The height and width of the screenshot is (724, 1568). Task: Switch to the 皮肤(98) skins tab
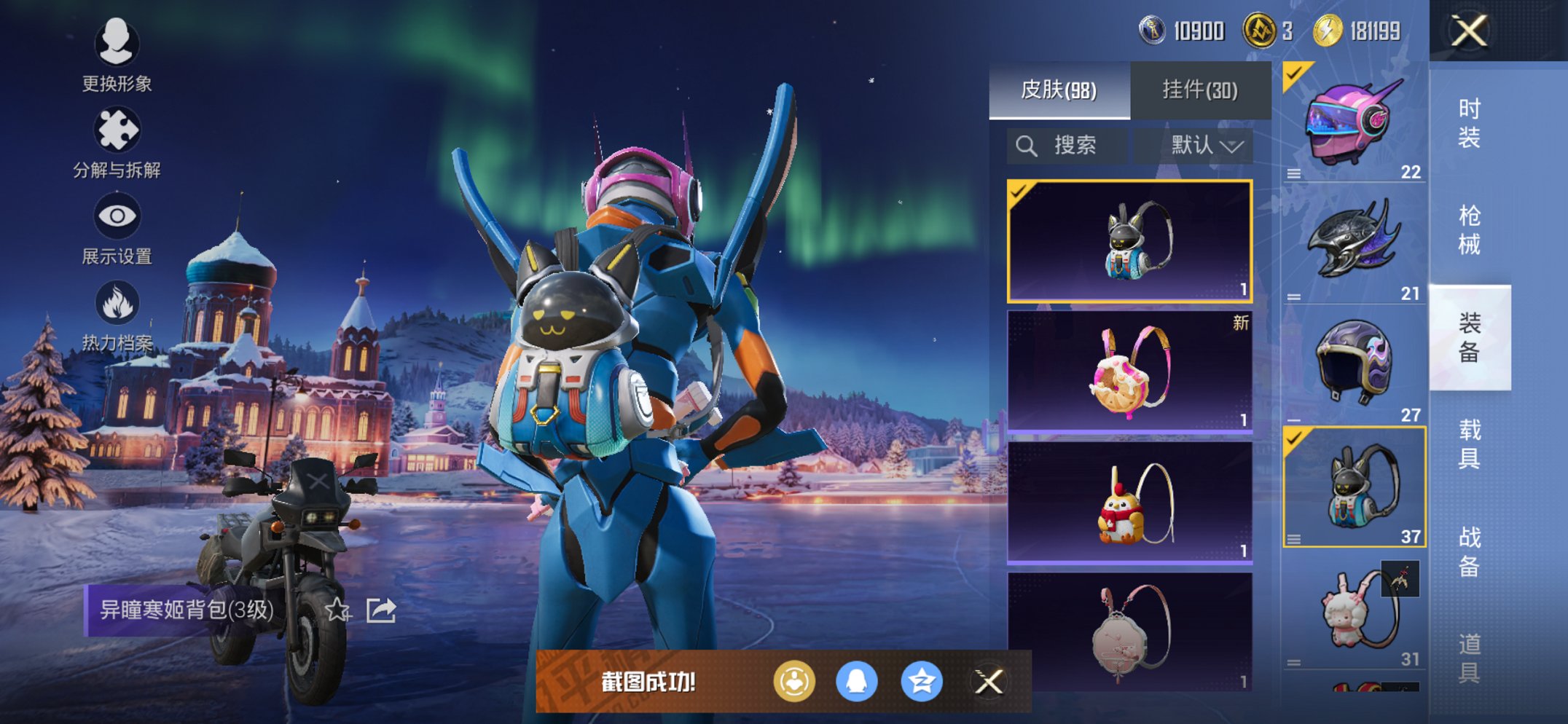pyautogui.click(x=1059, y=90)
